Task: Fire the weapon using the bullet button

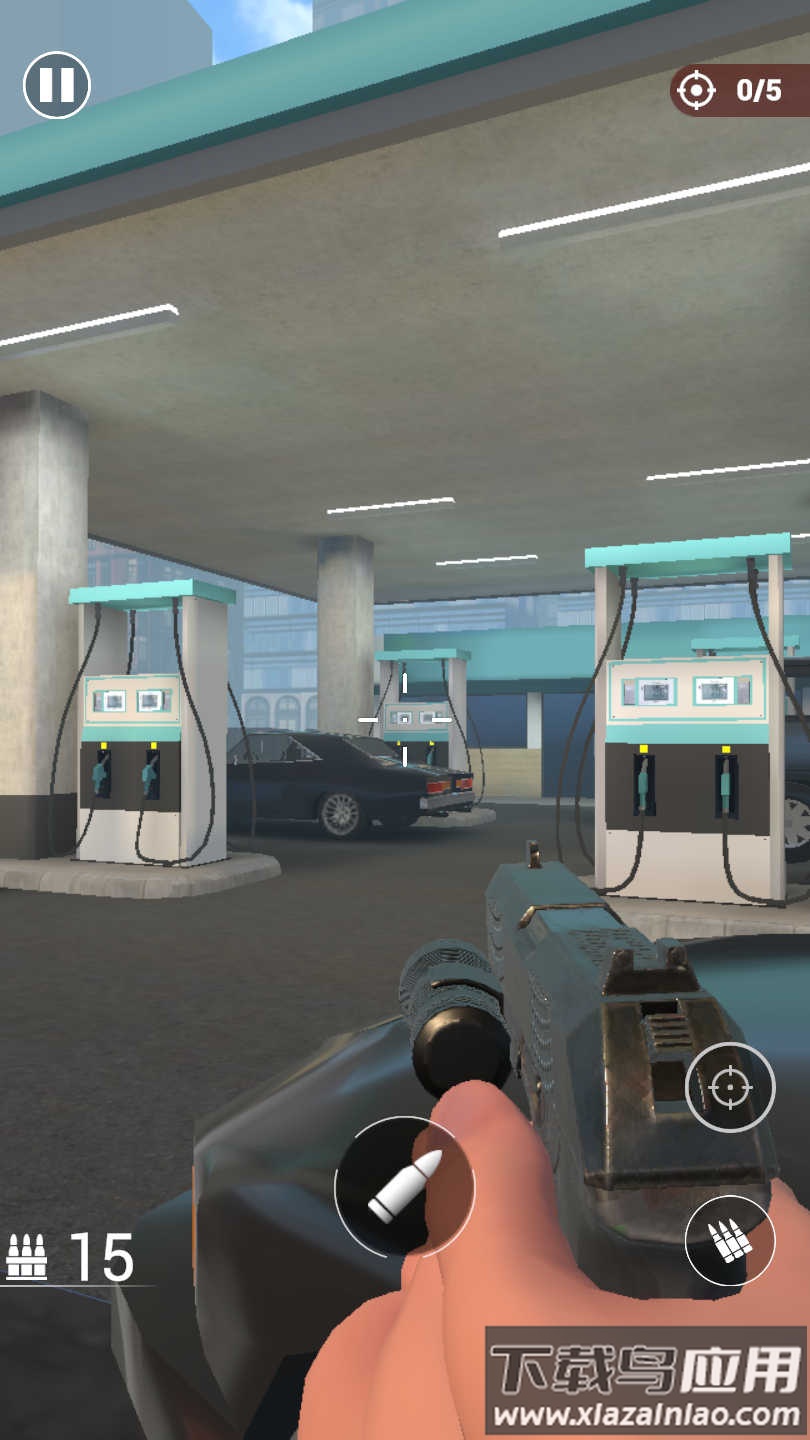Action: pos(404,1186)
